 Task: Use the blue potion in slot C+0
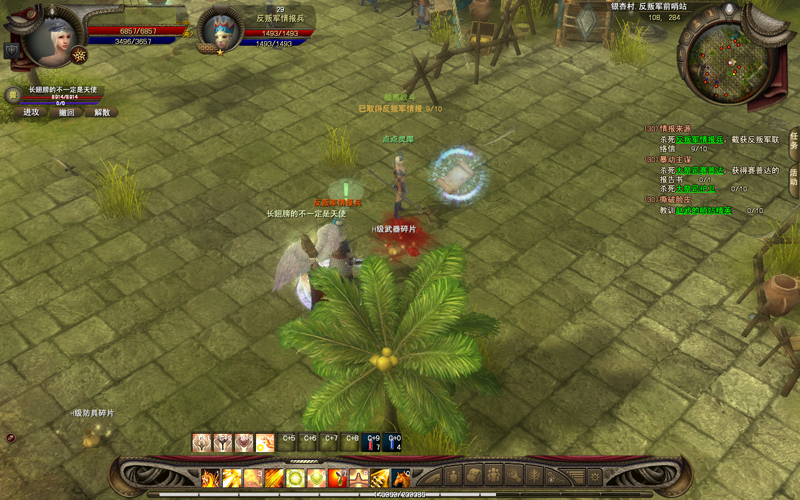tap(394, 442)
